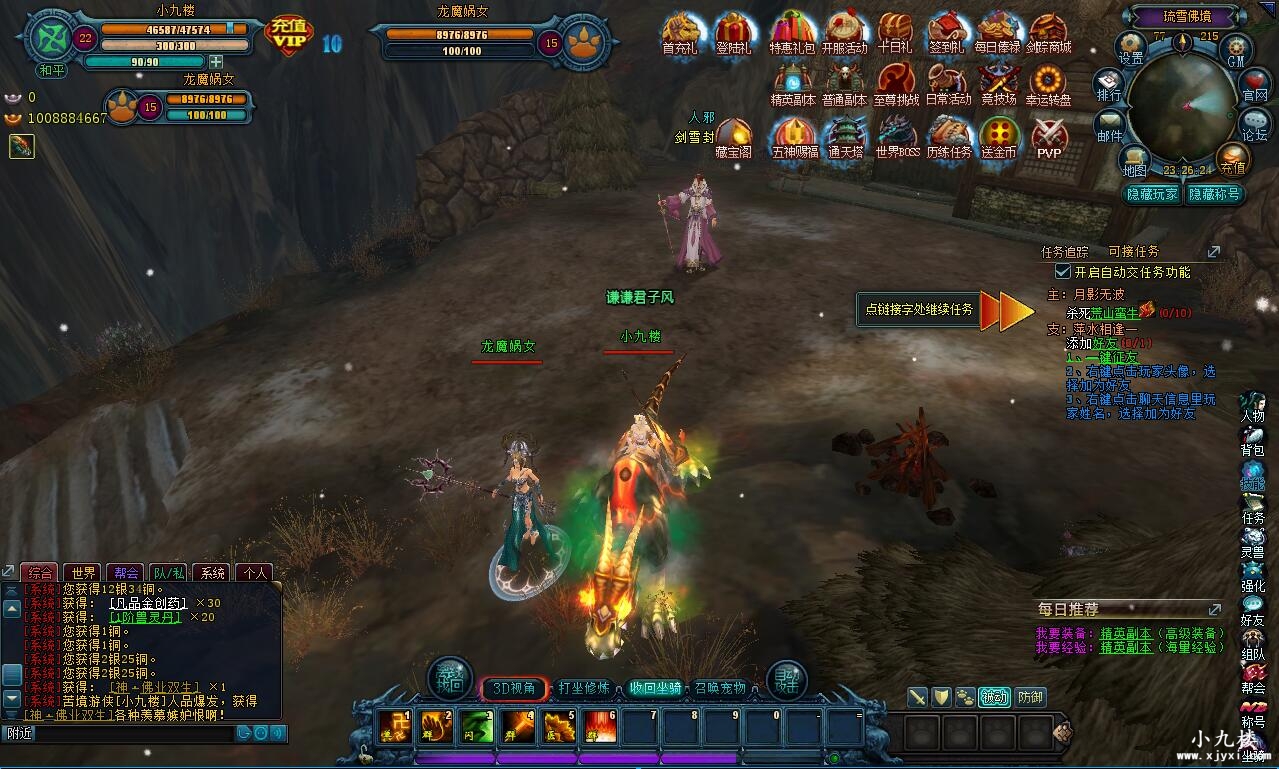Use the skill in hotbar slot 6
This screenshot has height=769, width=1279.
point(600,727)
